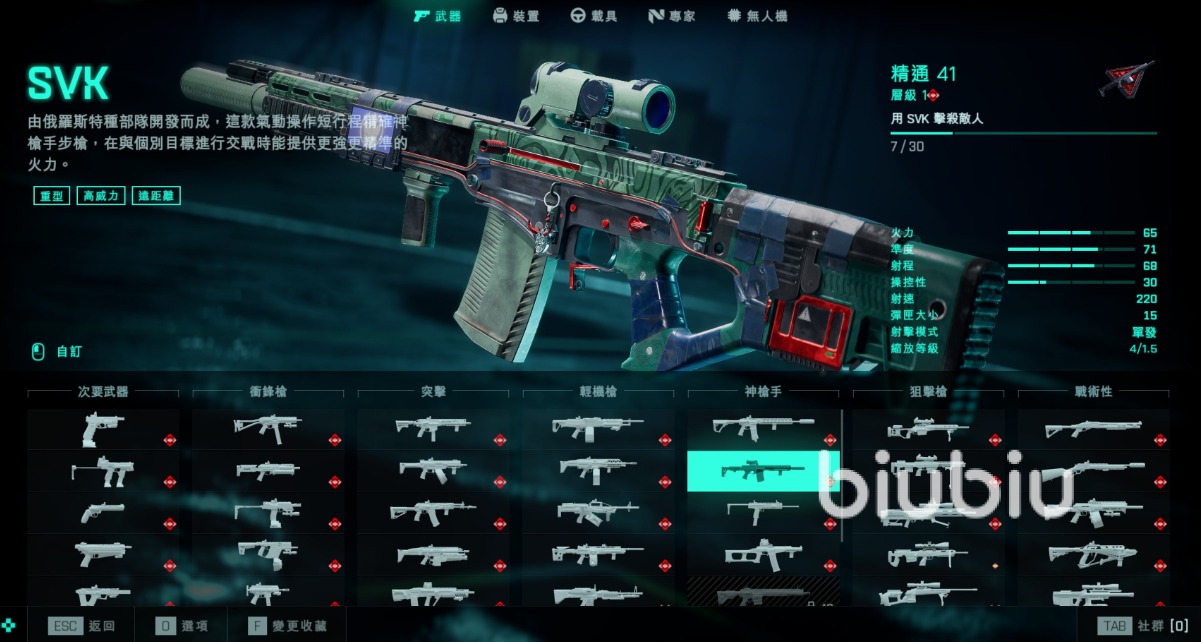Select the first rifle under 狙擊槍
Screen dimensions: 1201x642
coord(928,429)
